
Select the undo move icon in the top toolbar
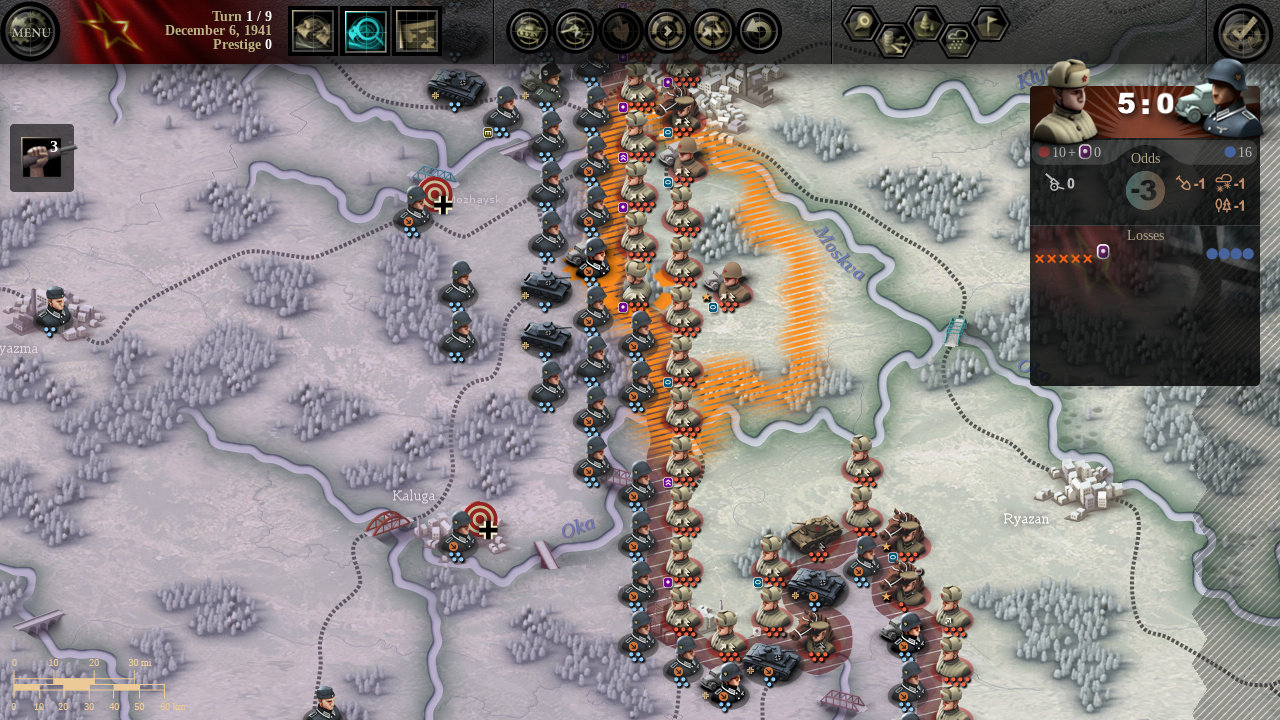(760, 30)
